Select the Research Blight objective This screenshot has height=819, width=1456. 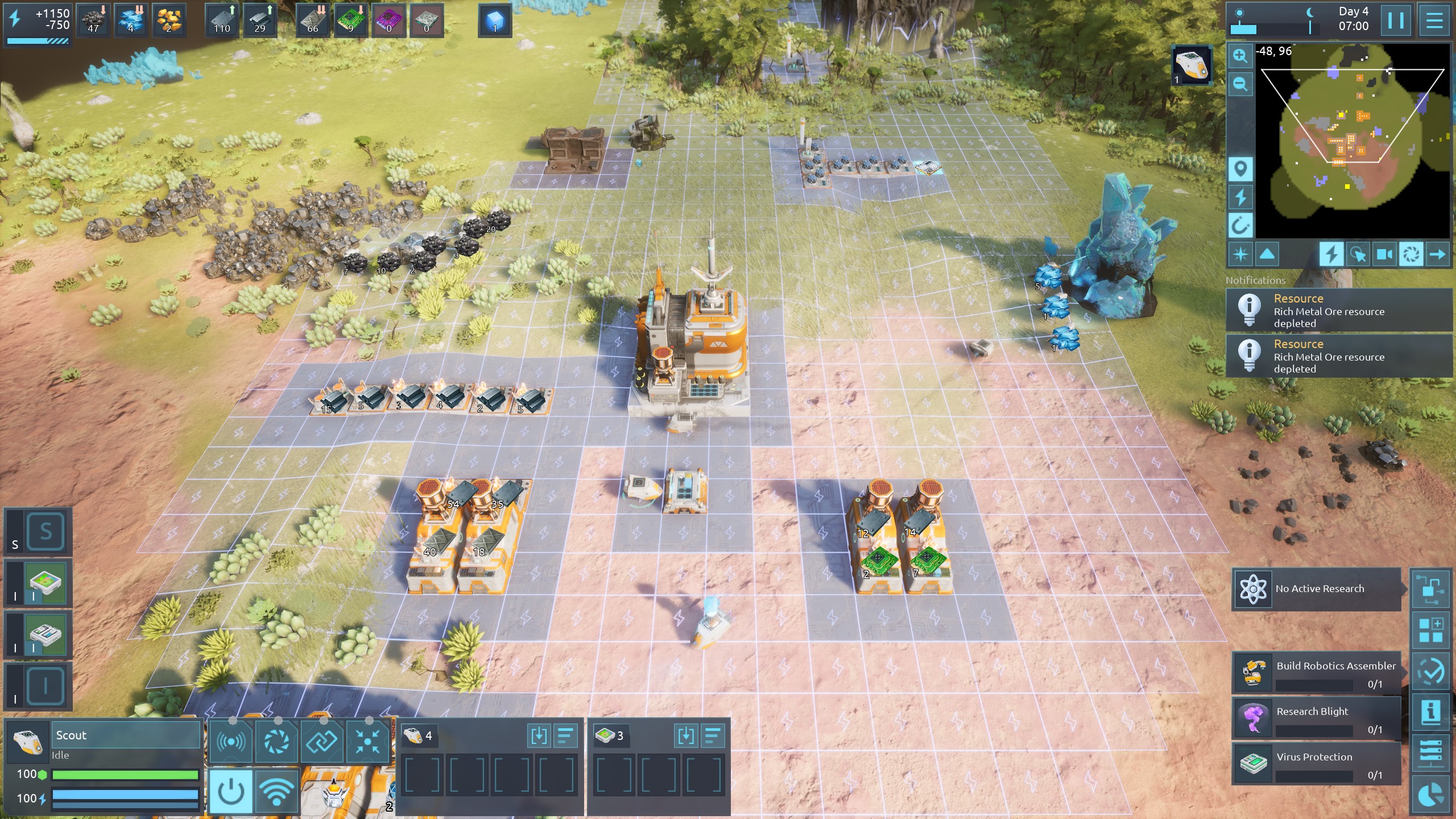click(1316, 718)
